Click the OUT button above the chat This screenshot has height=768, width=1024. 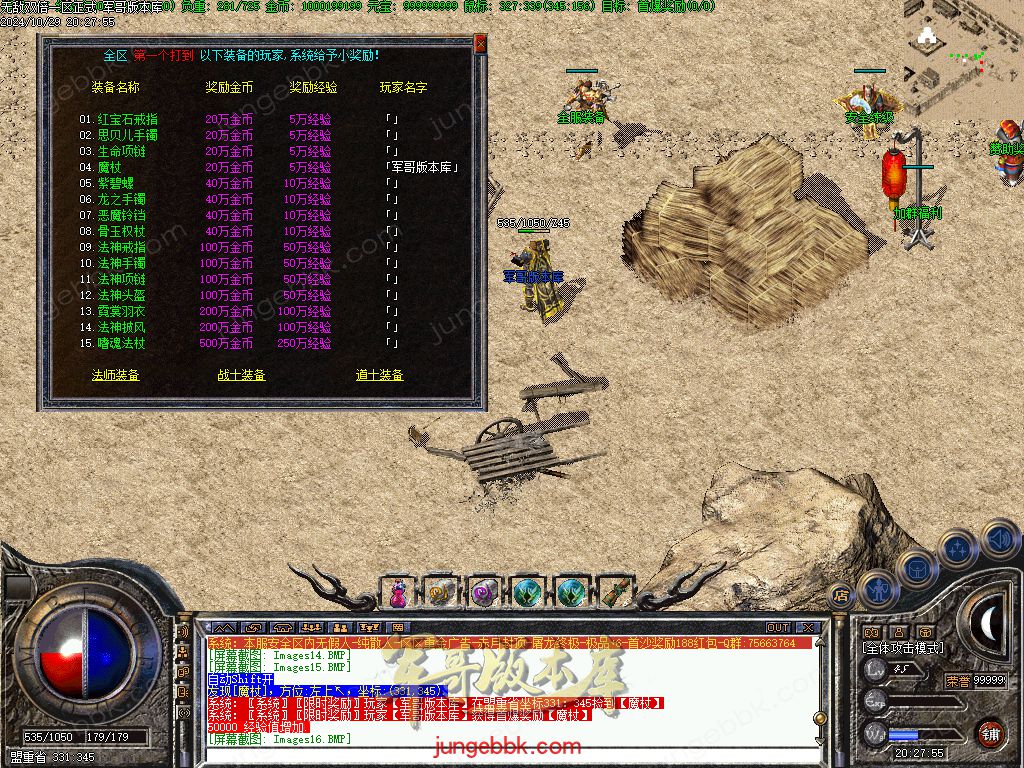(778, 627)
